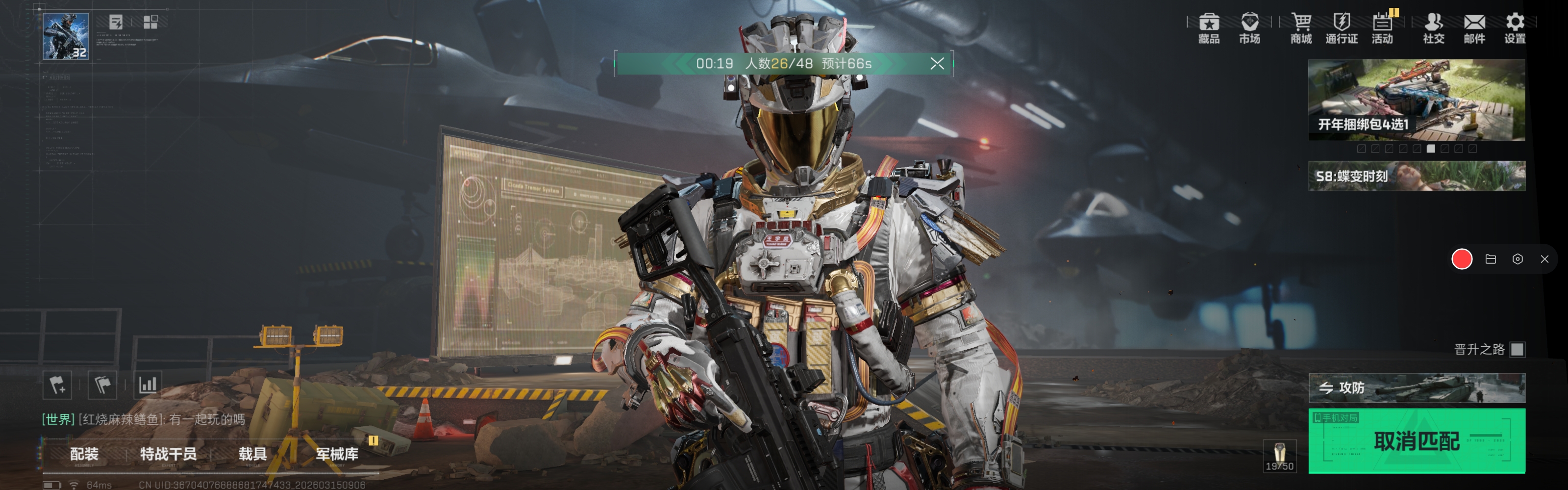
Task: Cancel matchmaking with the green 取消匹配 button
Action: pos(1416,440)
